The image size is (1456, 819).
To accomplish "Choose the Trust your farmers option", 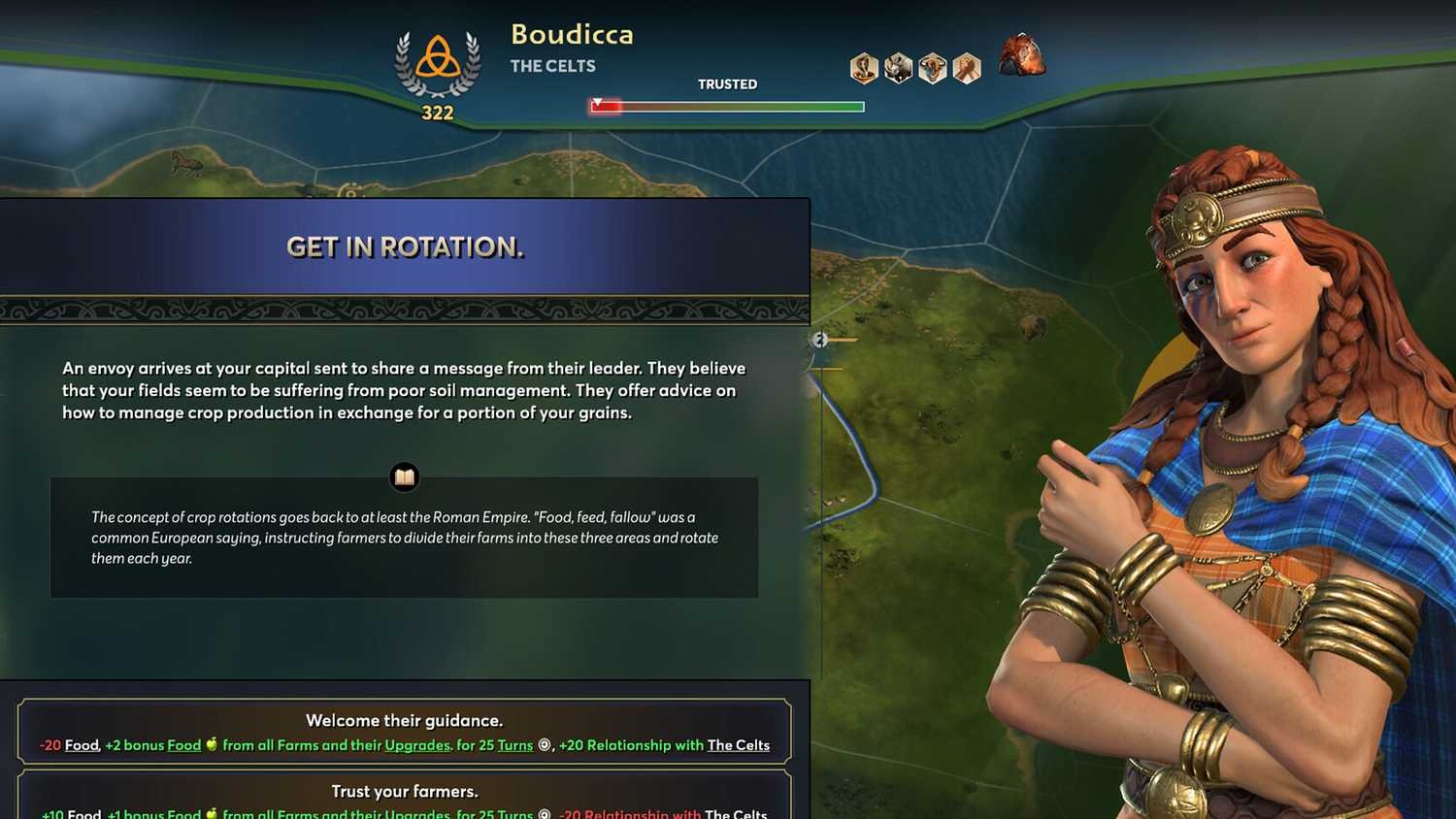I will [405, 792].
